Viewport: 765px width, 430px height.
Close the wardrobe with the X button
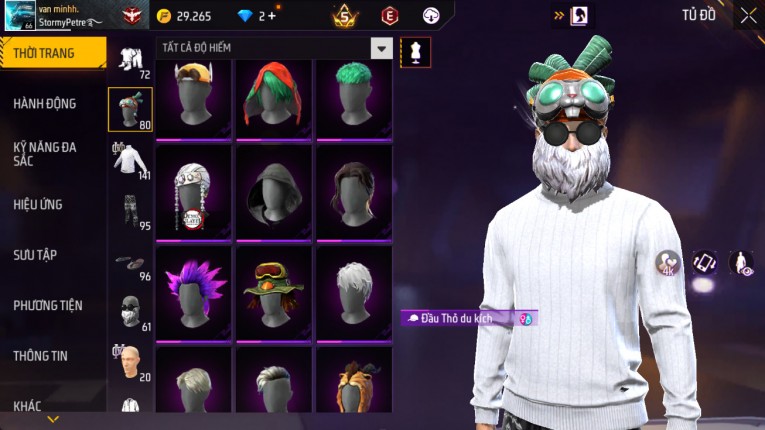pos(748,15)
